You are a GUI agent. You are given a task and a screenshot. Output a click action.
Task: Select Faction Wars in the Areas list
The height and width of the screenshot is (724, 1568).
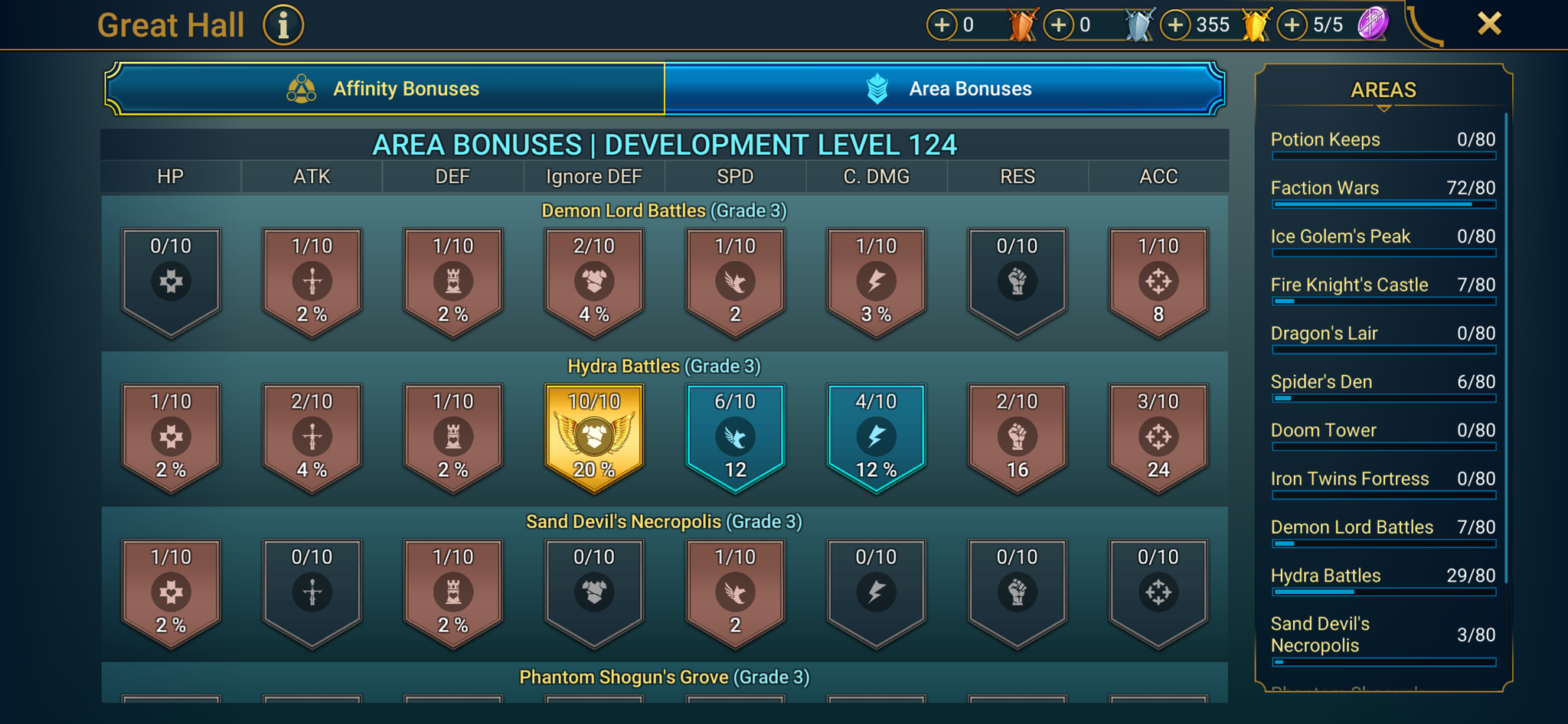[1382, 188]
